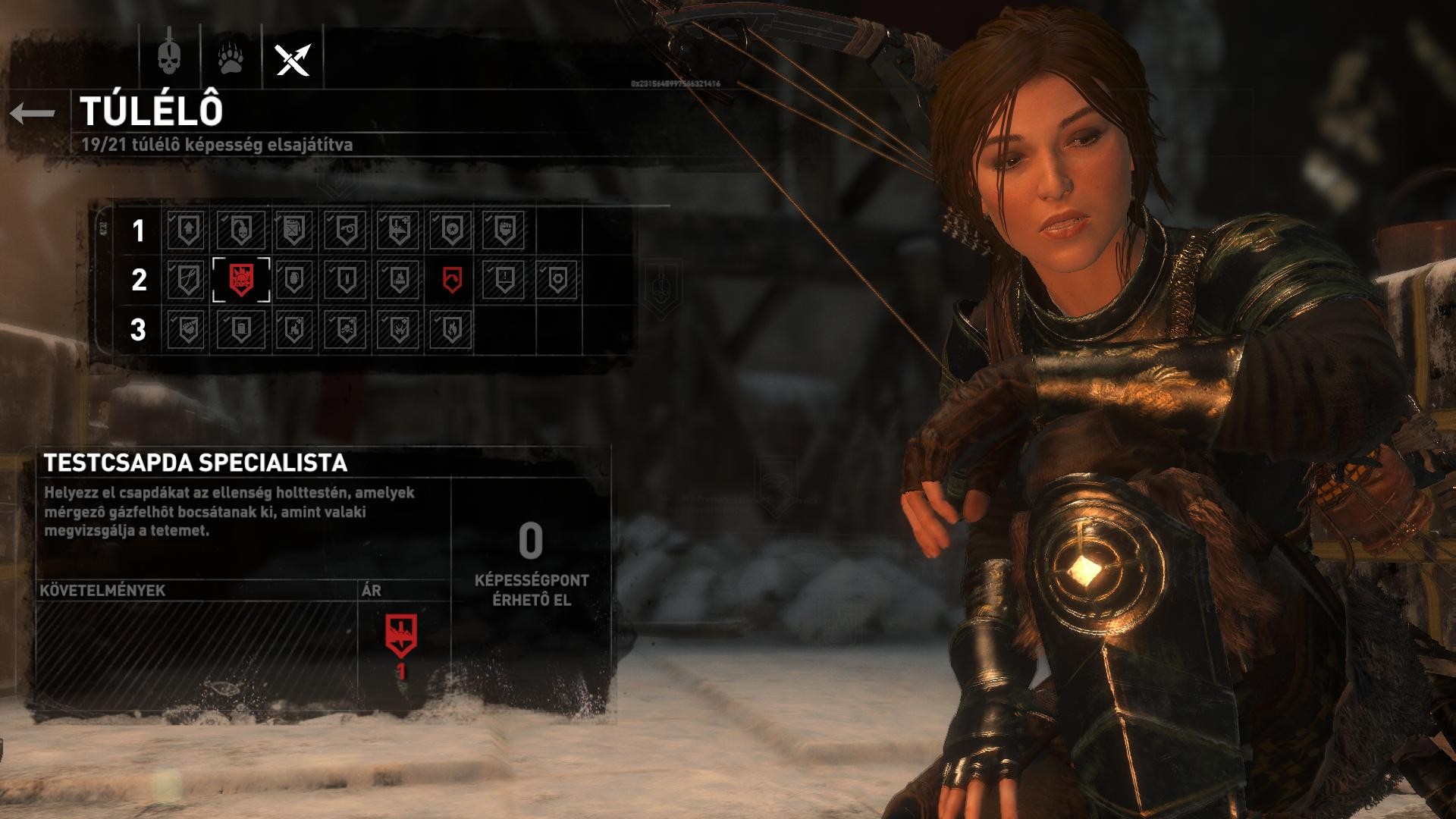Viewport: 1456px width, 819px height.
Task: Select the hexagon nut skill icon
Action: pos(557,280)
